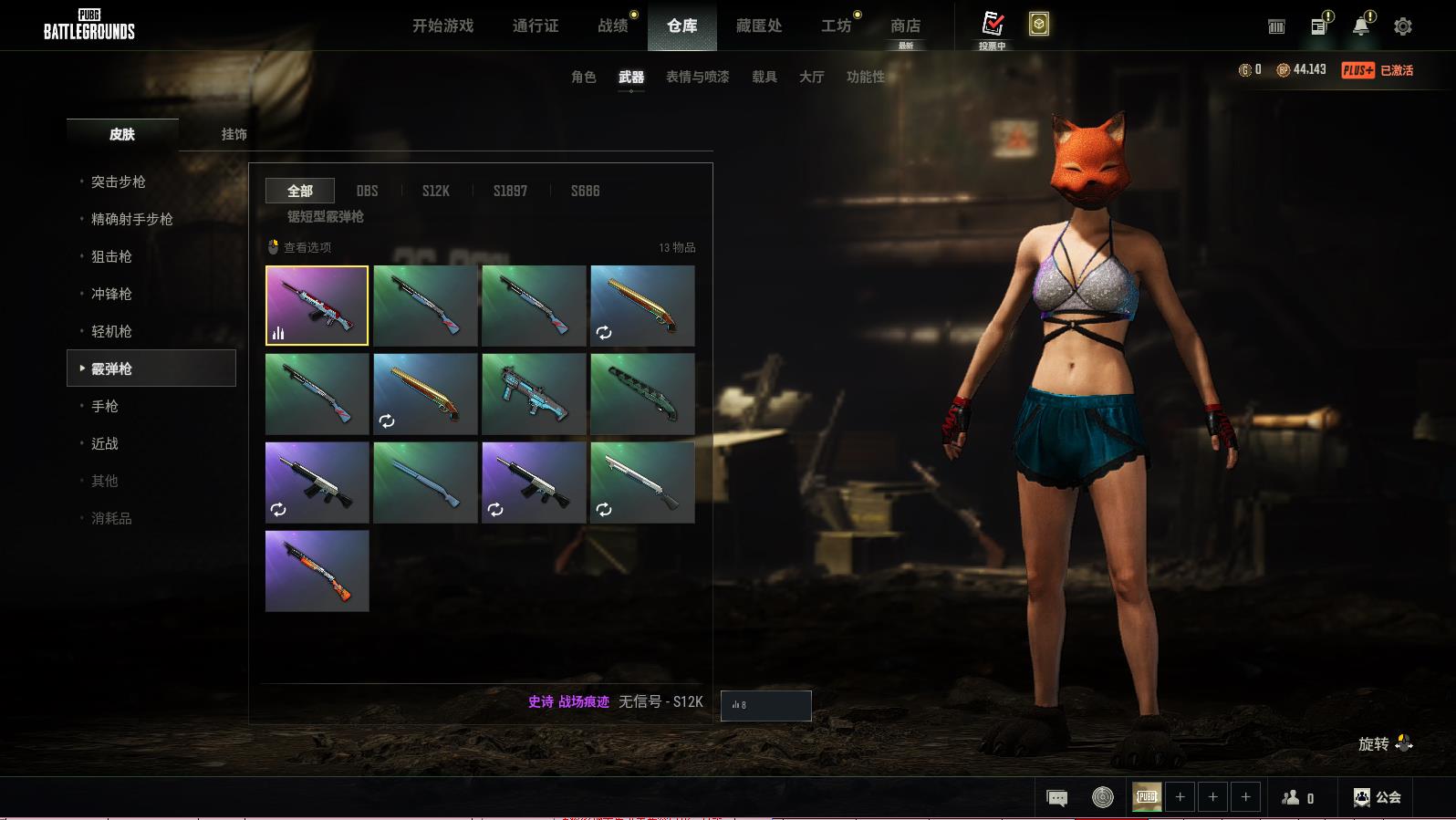Open the 表情与喷漆 tab
This screenshot has width=1456, height=820.
point(697,77)
